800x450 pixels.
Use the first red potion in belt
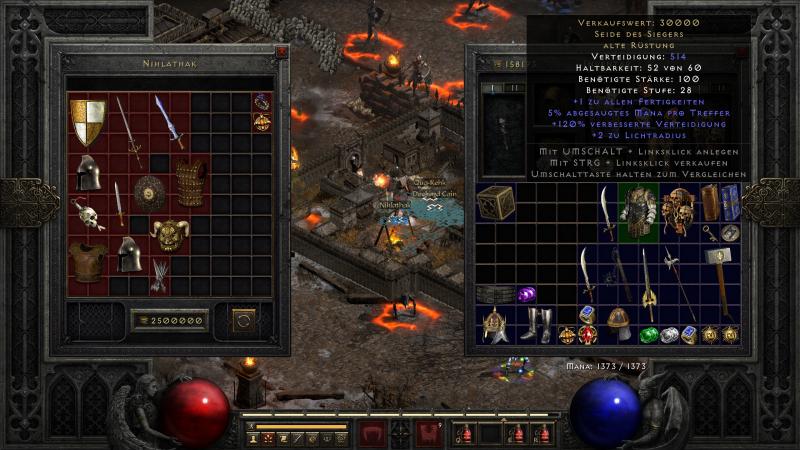point(463,434)
